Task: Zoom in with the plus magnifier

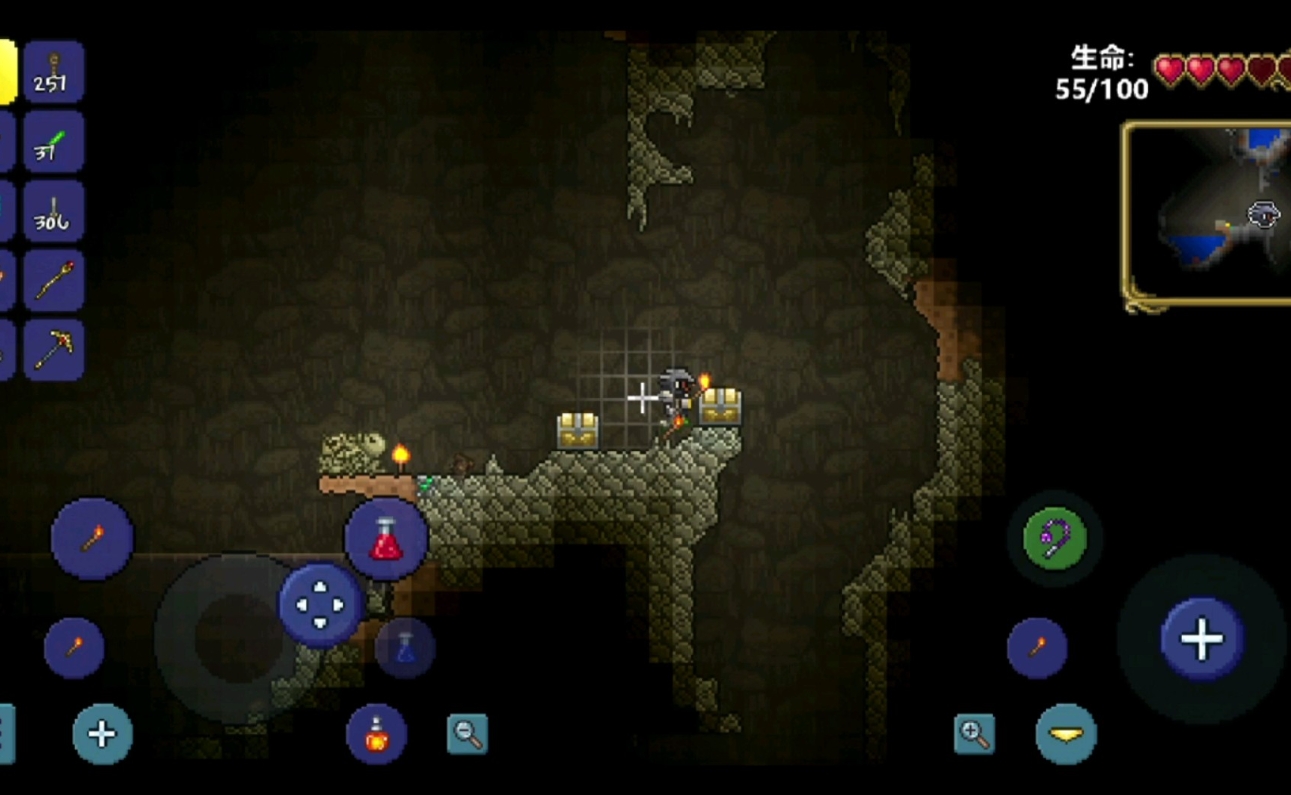Action: click(974, 734)
